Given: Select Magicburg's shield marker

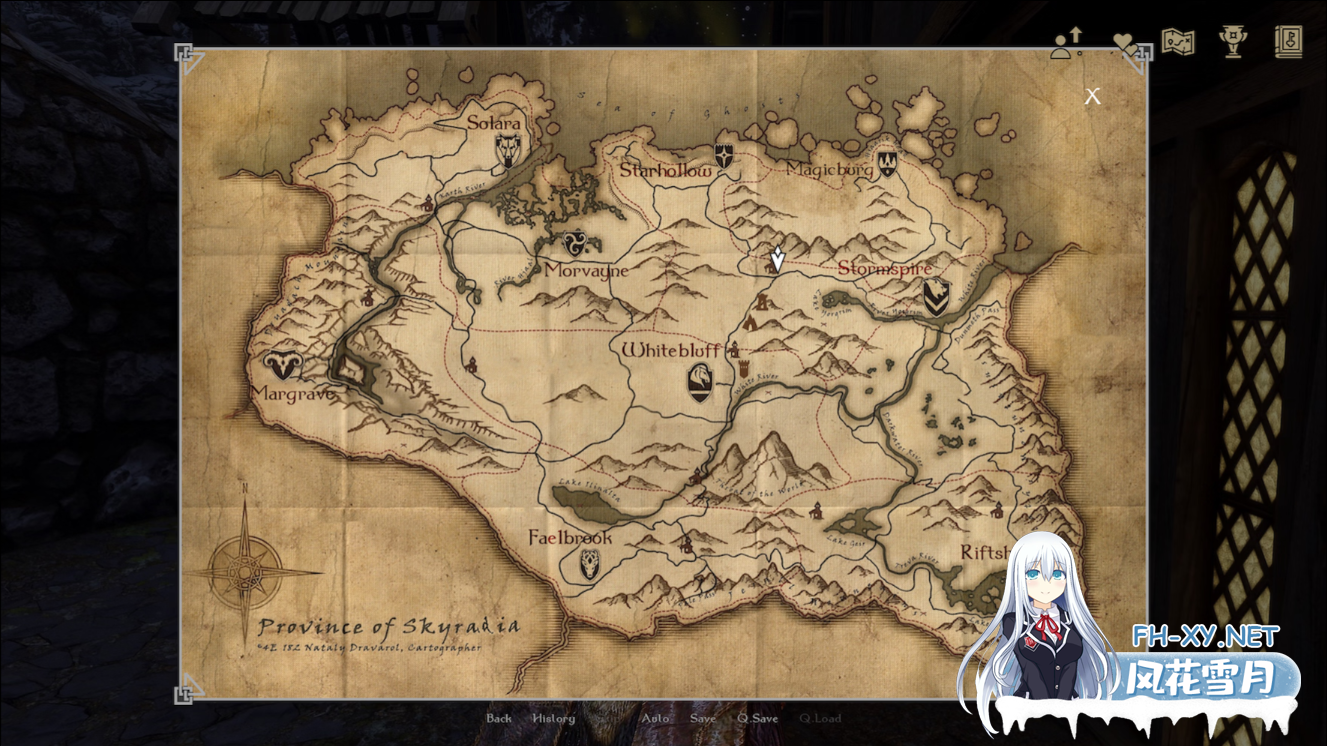Looking at the screenshot, I should [889, 166].
